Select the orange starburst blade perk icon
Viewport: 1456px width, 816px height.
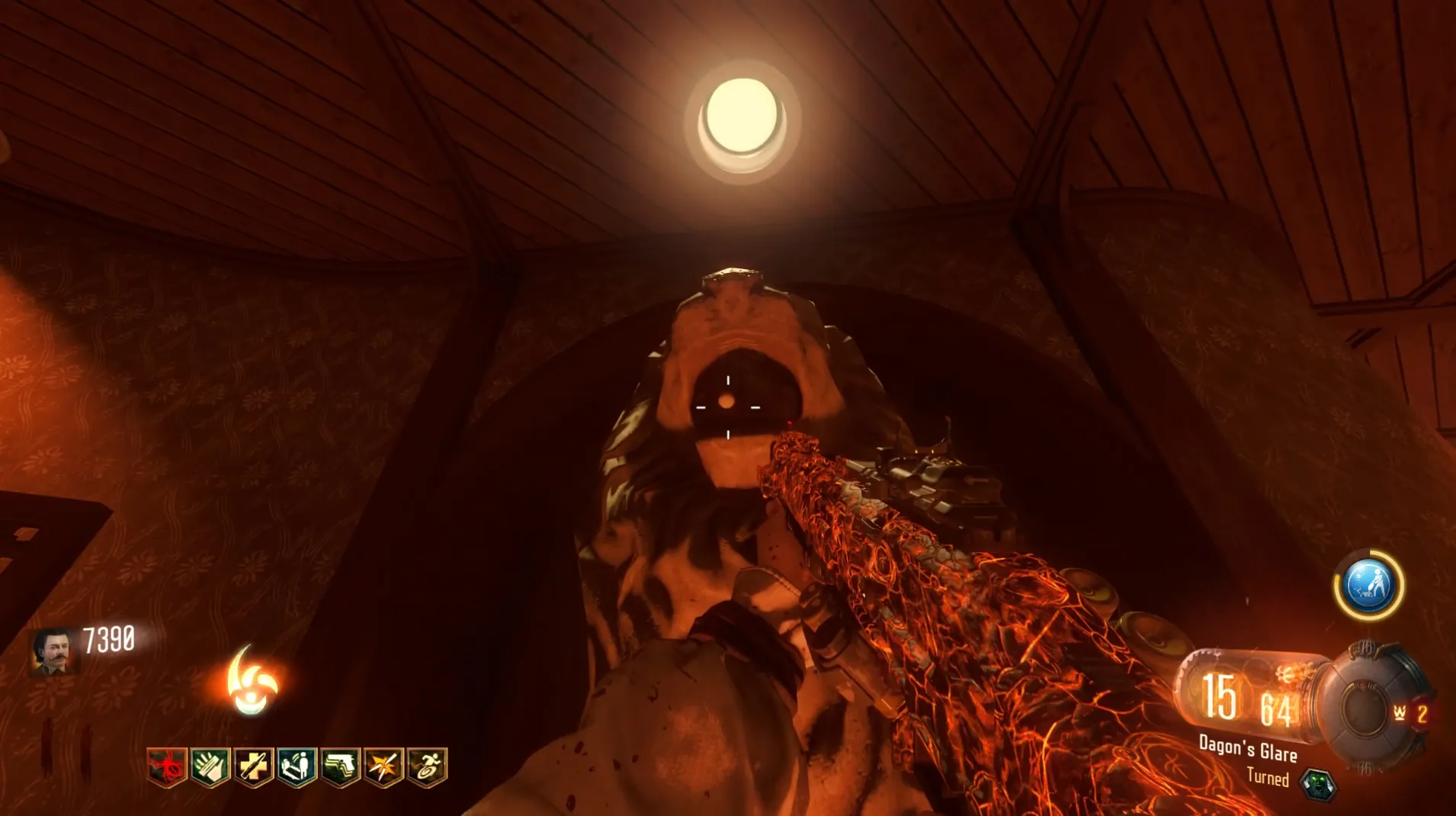(x=383, y=766)
